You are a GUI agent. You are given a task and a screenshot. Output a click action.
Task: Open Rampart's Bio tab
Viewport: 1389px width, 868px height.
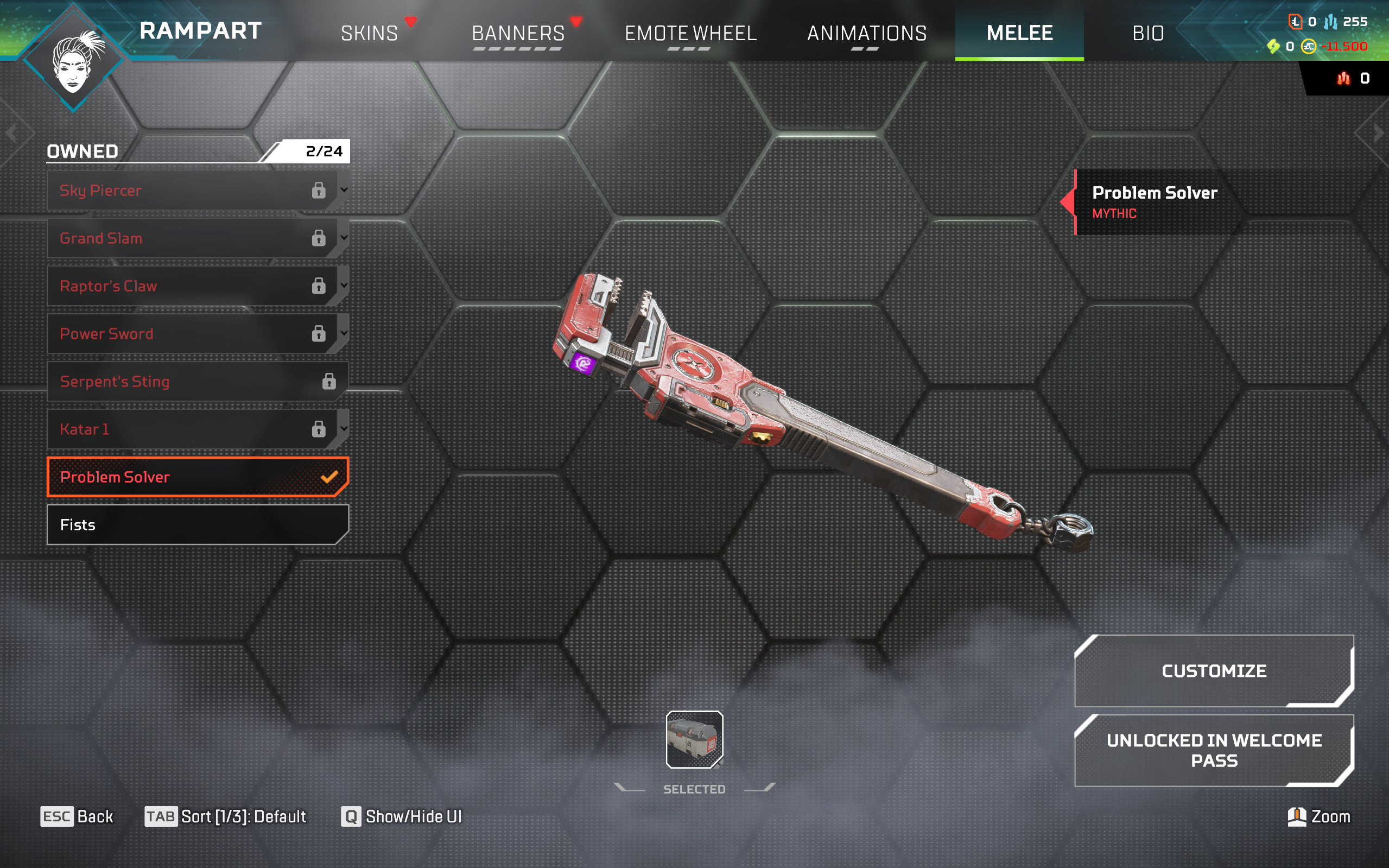point(1148,33)
